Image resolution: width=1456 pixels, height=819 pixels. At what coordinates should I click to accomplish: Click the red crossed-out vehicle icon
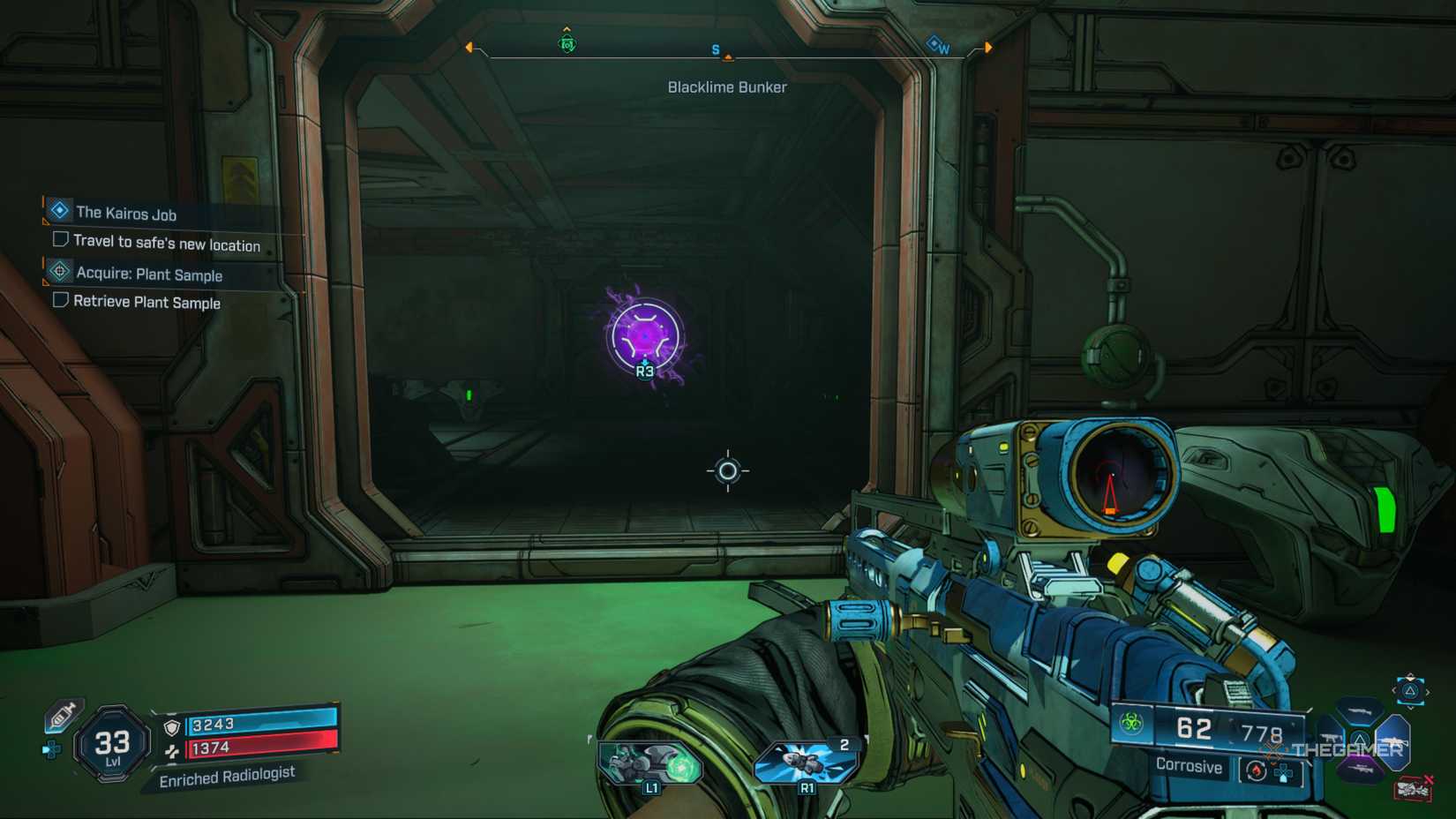click(1414, 787)
